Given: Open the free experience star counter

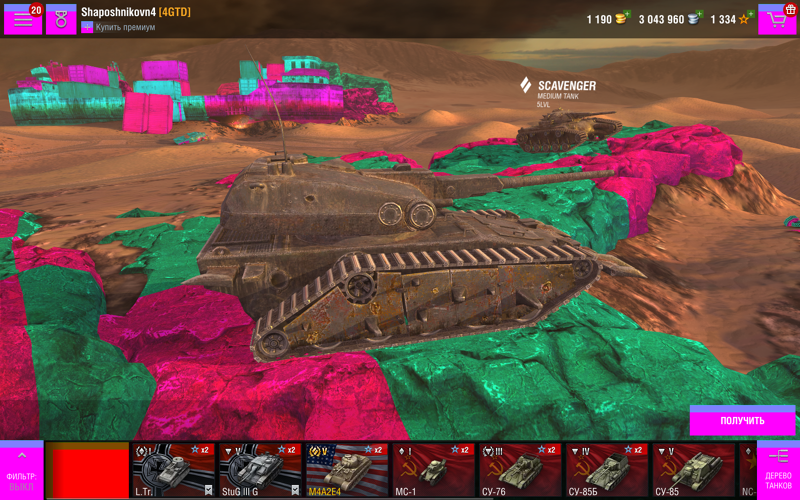Looking at the screenshot, I should [x=730, y=19].
